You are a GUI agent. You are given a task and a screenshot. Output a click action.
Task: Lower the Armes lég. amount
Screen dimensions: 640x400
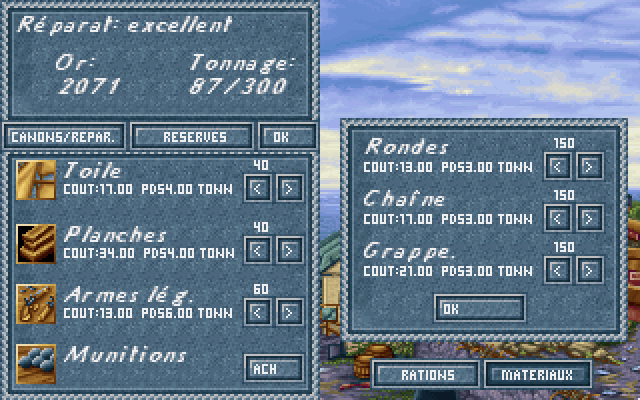point(258,311)
